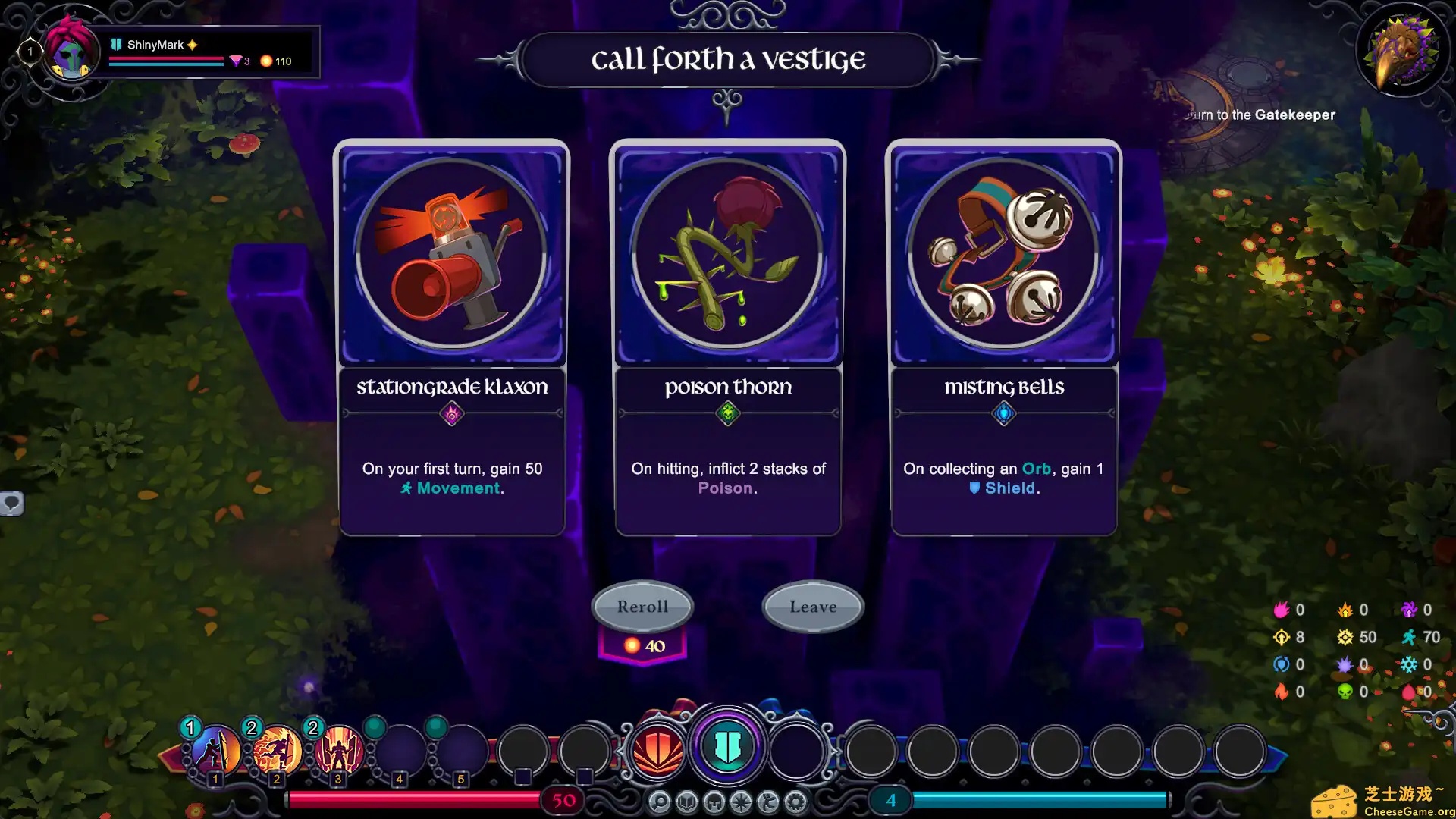This screenshot has width=1456, height=819.
Task: Click the running figure toolbar button
Action: (768, 802)
